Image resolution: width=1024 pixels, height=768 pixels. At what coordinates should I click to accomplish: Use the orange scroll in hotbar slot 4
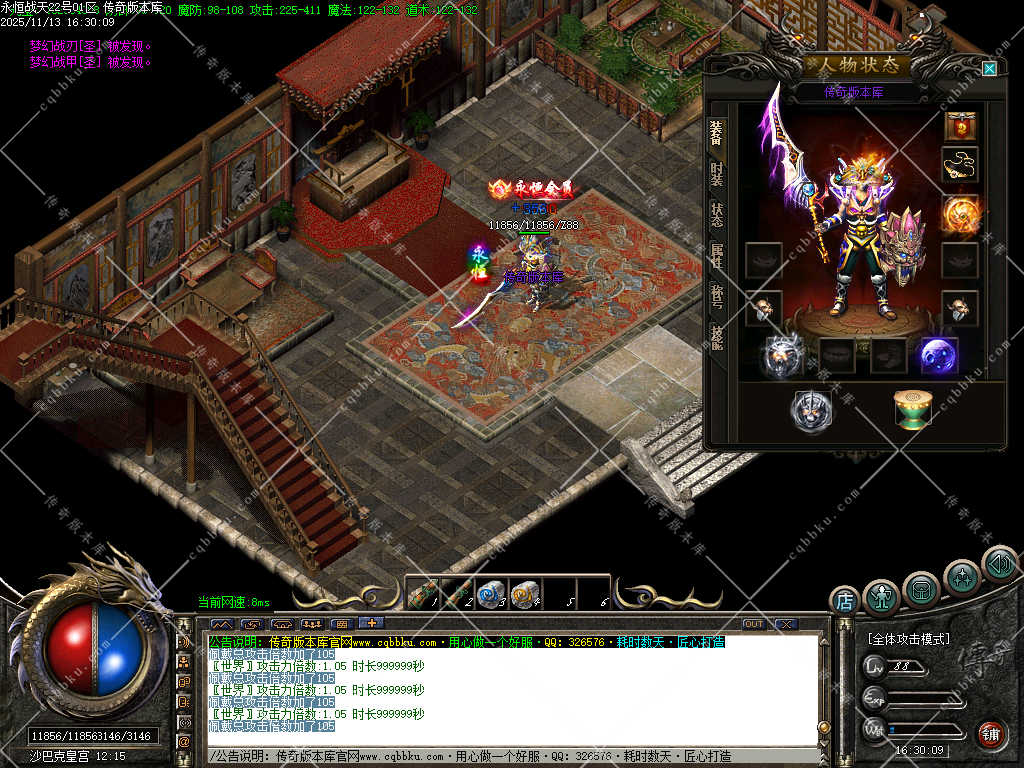[x=524, y=594]
